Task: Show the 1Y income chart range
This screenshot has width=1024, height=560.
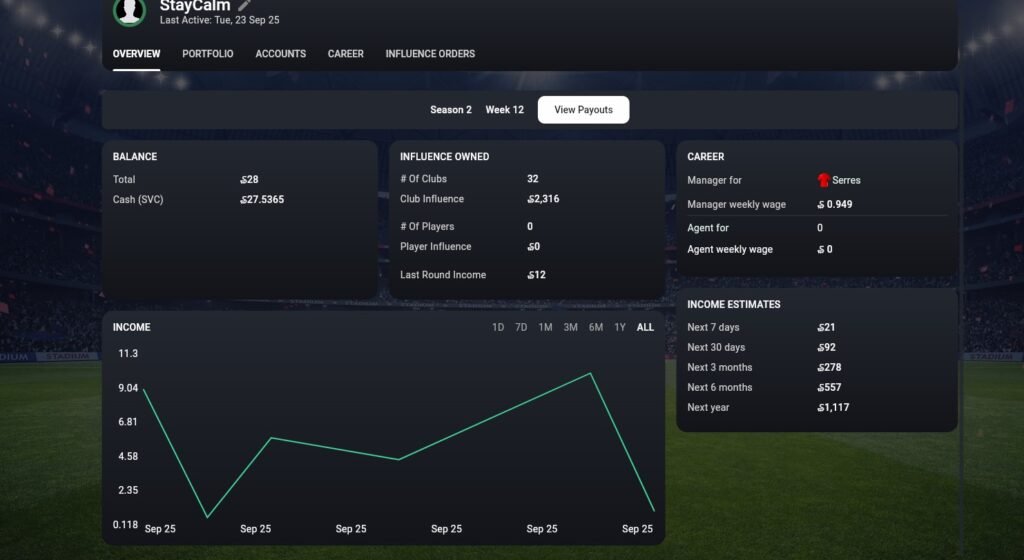Action: (620, 327)
